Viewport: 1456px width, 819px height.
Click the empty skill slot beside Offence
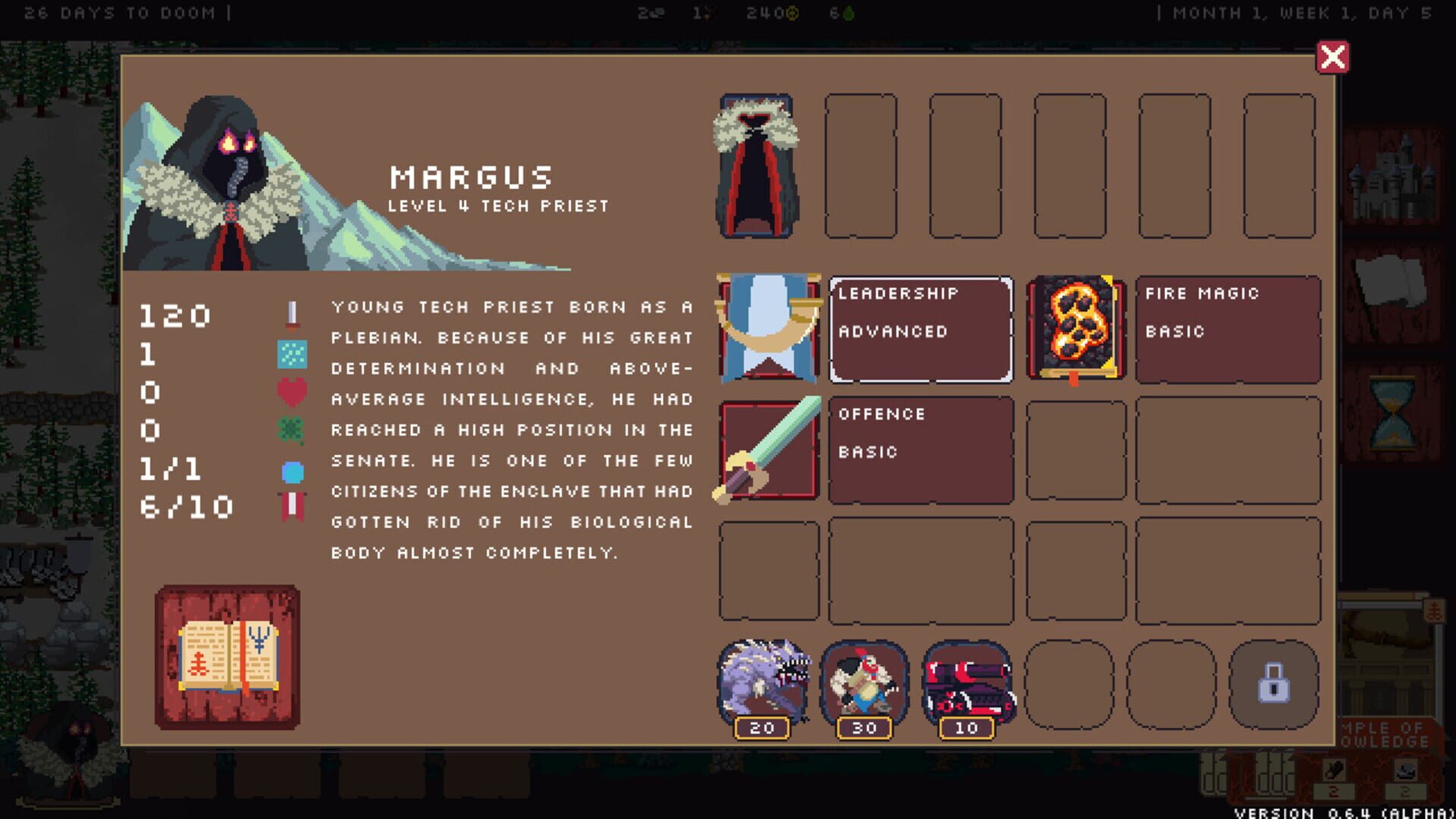point(1075,450)
